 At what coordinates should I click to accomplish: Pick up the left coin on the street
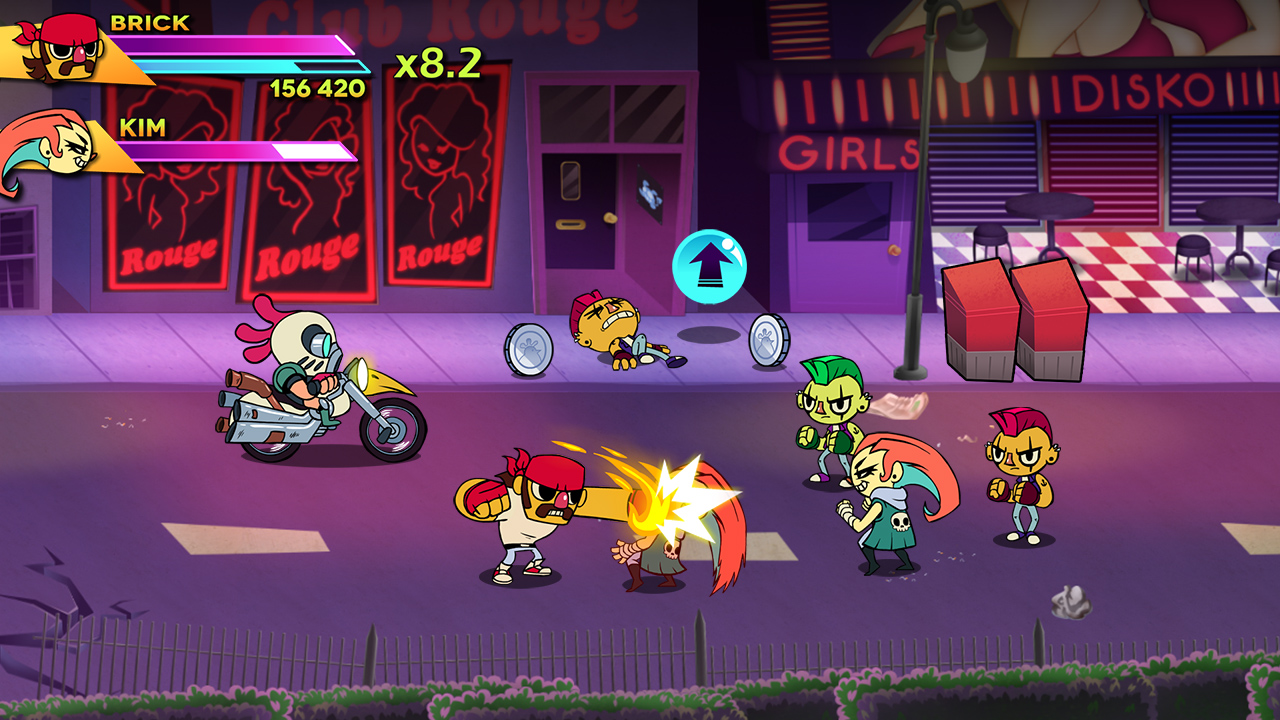pyautogui.click(x=530, y=347)
